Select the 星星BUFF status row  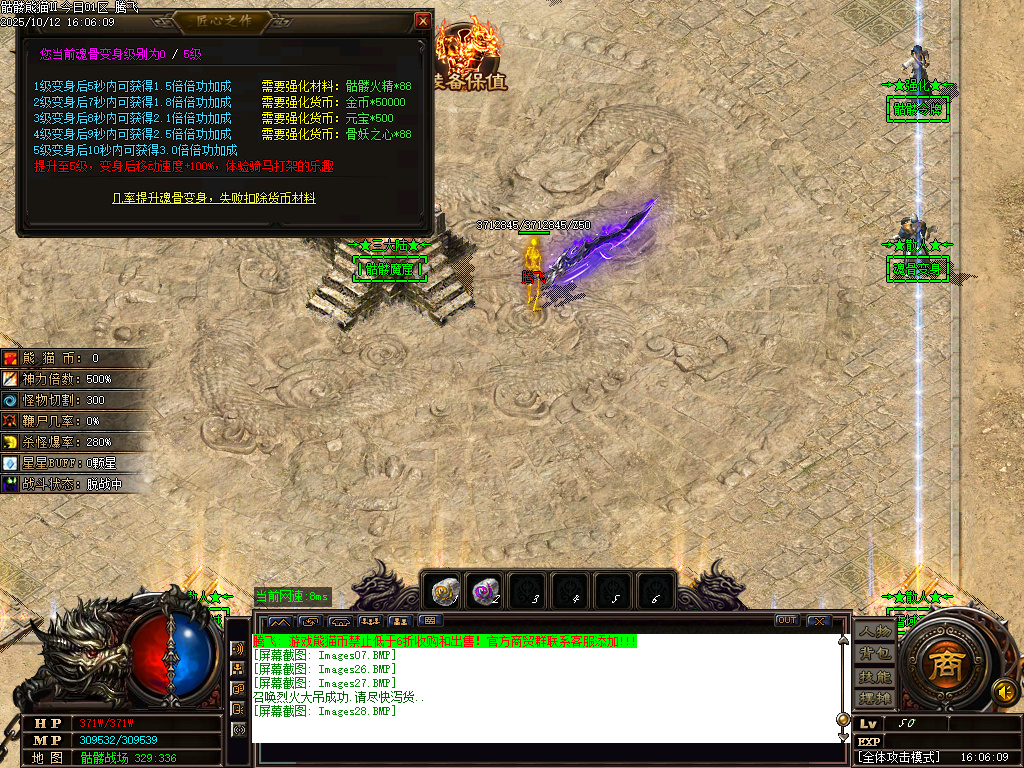(70, 463)
